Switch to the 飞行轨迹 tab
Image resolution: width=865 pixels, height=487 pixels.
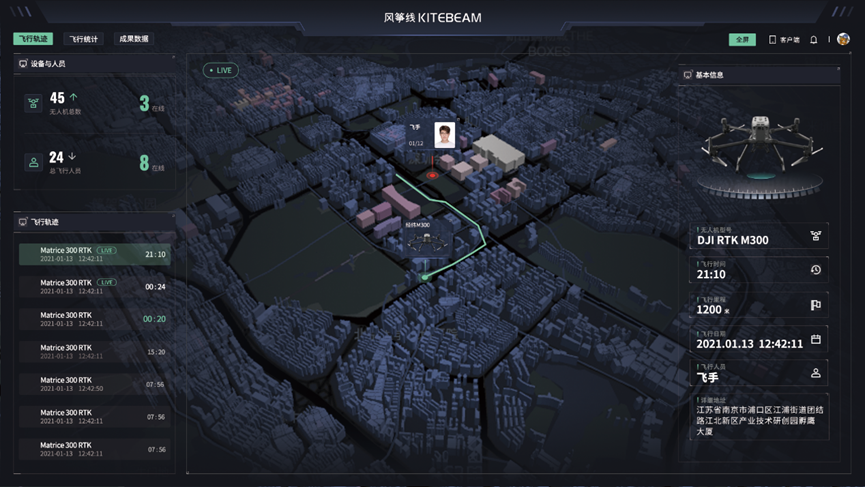(33, 39)
